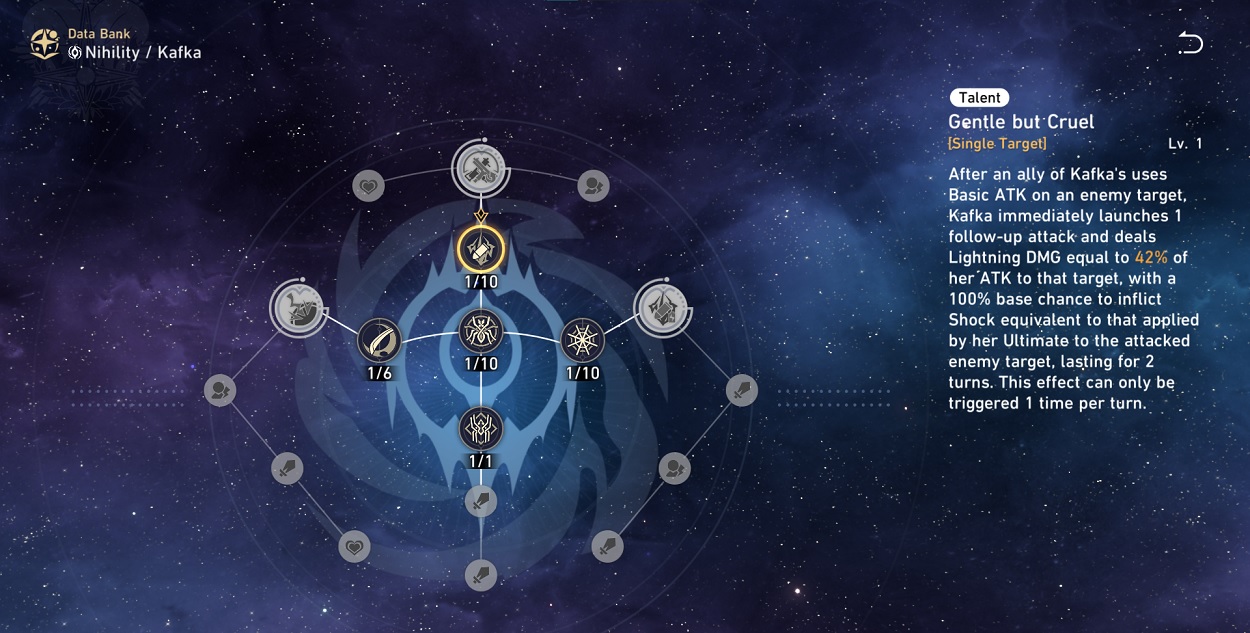Open the Data Bank icon
The height and width of the screenshot is (633, 1250).
[44, 43]
